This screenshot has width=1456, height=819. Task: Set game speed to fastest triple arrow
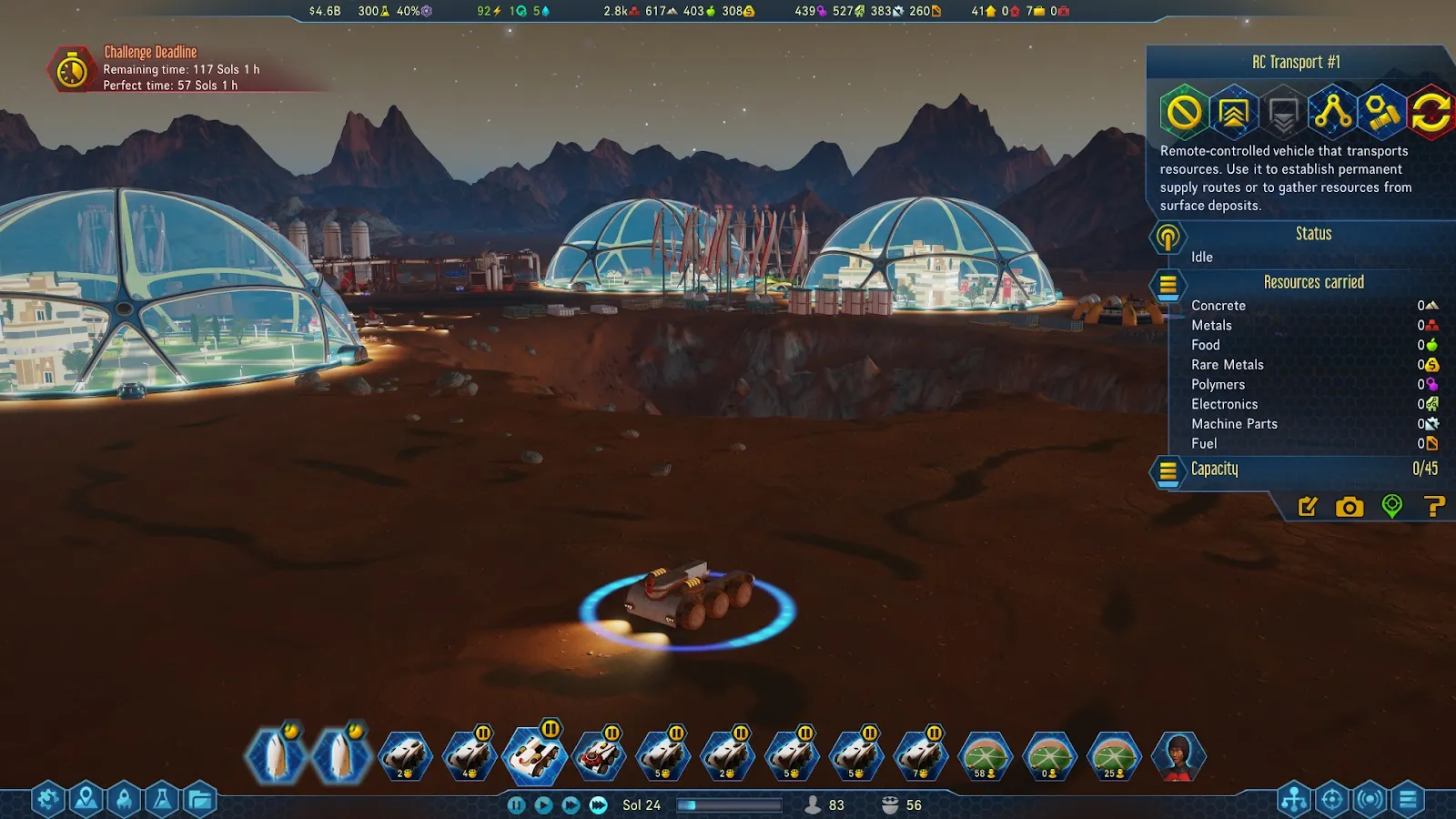coord(598,804)
